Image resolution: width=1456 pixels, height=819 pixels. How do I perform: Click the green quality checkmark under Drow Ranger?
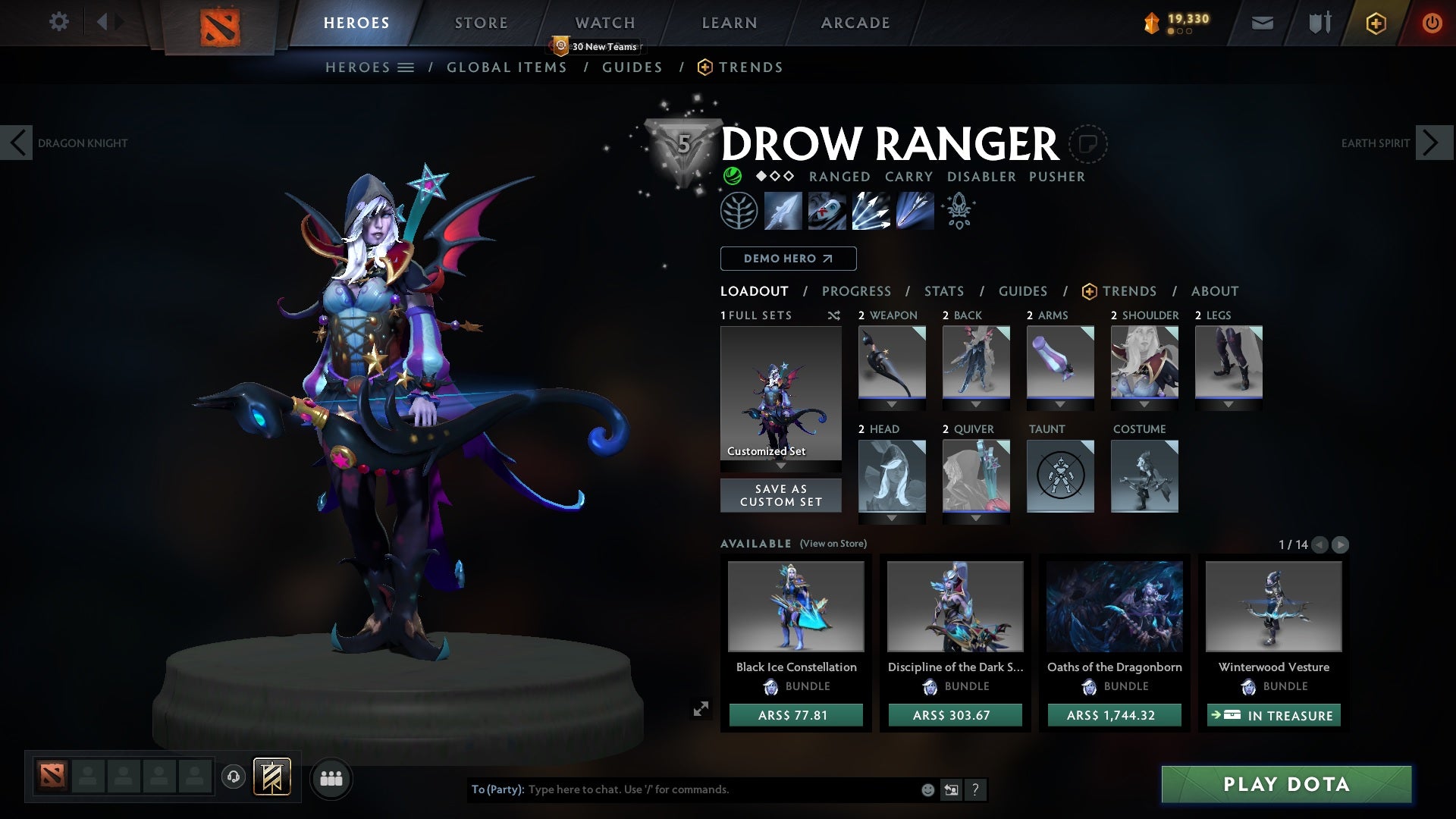point(731,177)
